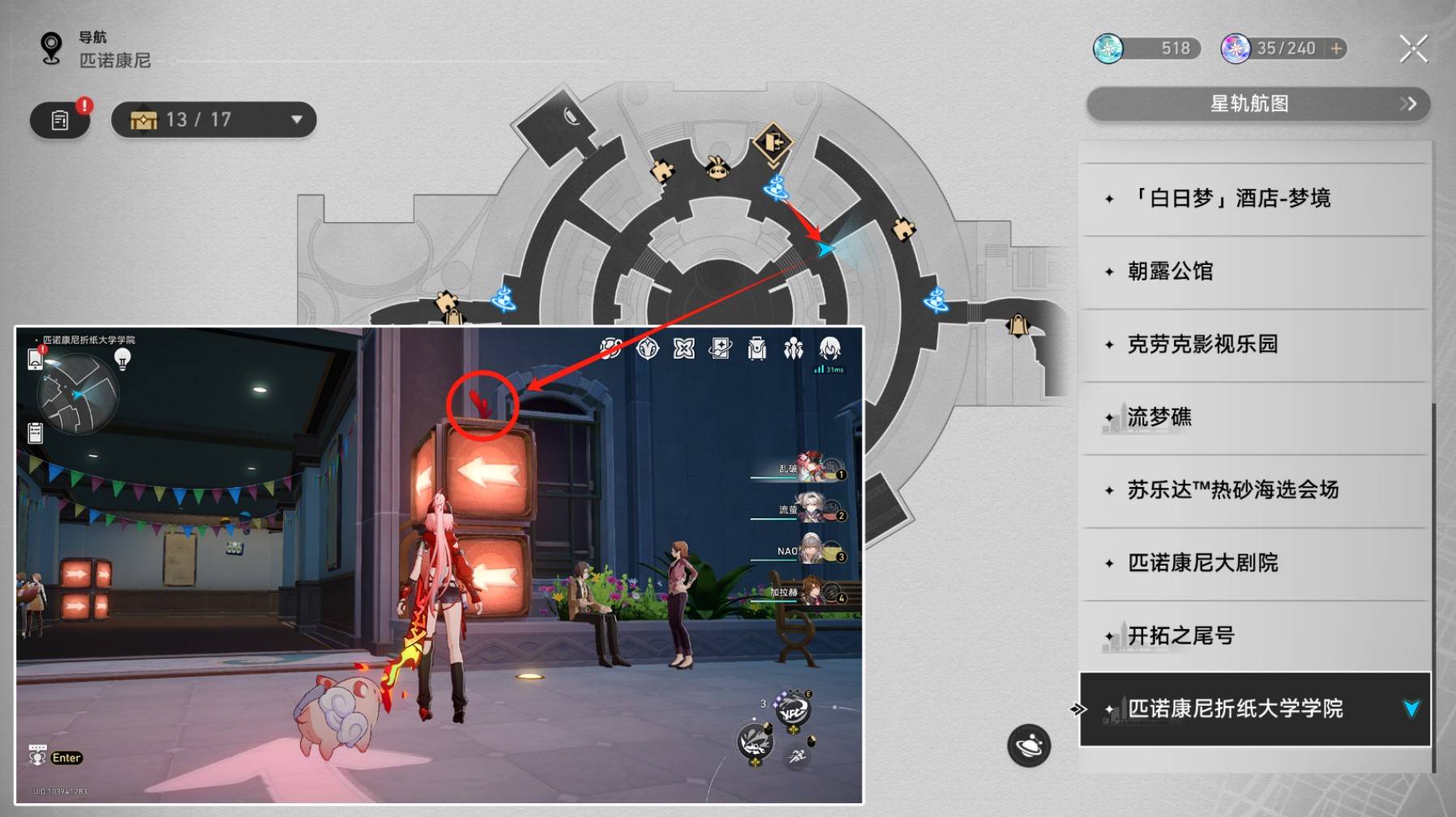Select the exit door marker on the map
The width and height of the screenshot is (1456, 817).
pos(773,143)
